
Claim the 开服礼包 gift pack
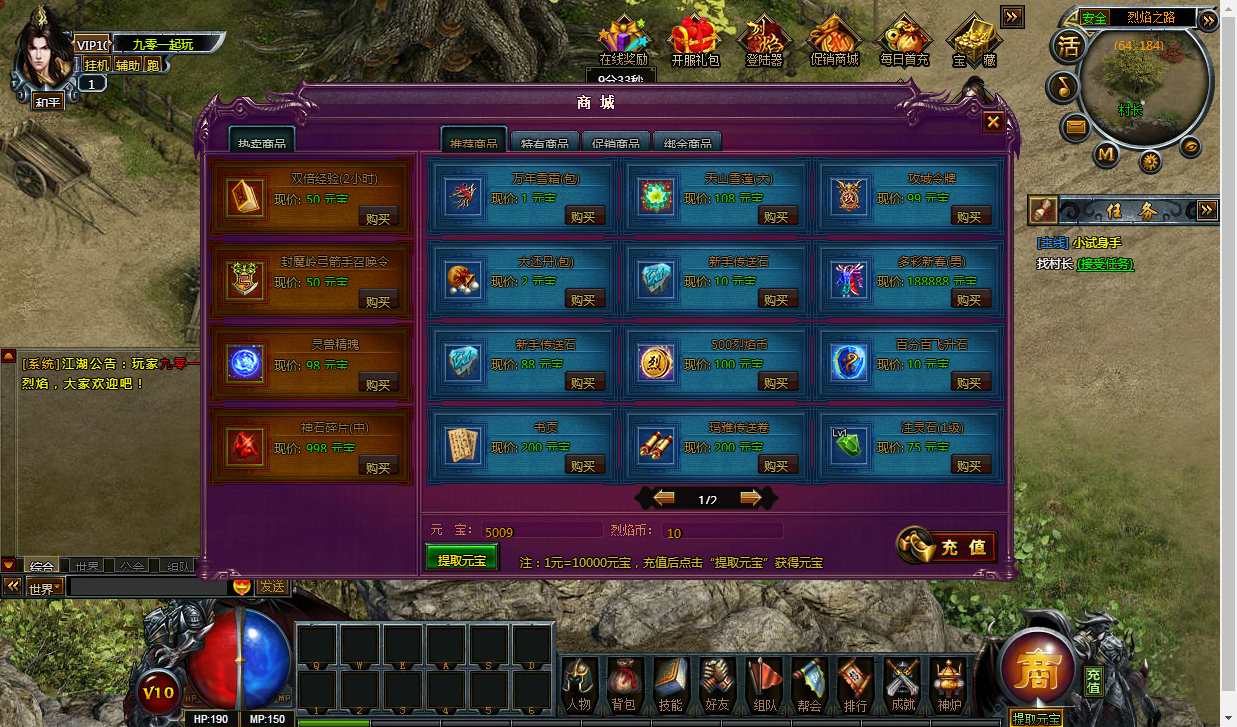[x=695, y=41]
